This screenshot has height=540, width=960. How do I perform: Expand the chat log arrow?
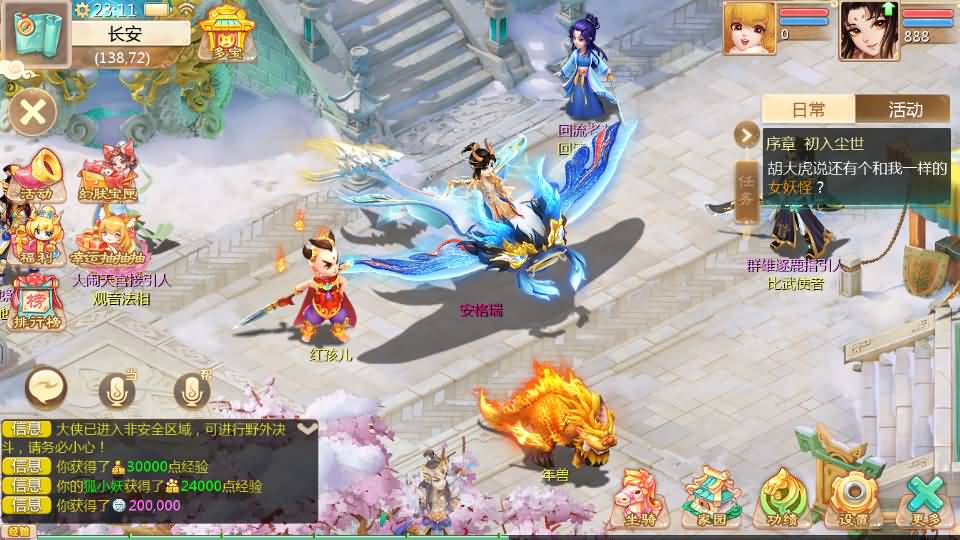coord(307,428)
